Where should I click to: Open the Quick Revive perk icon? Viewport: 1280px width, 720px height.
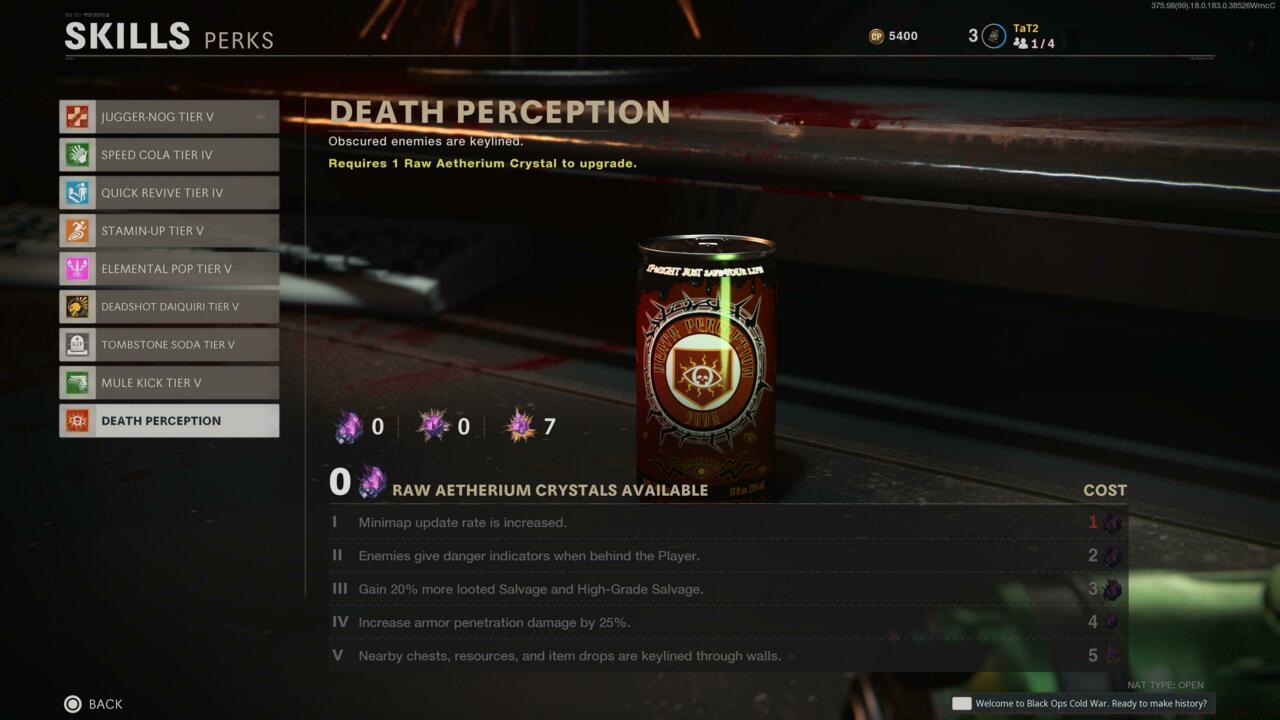point(77,192)
